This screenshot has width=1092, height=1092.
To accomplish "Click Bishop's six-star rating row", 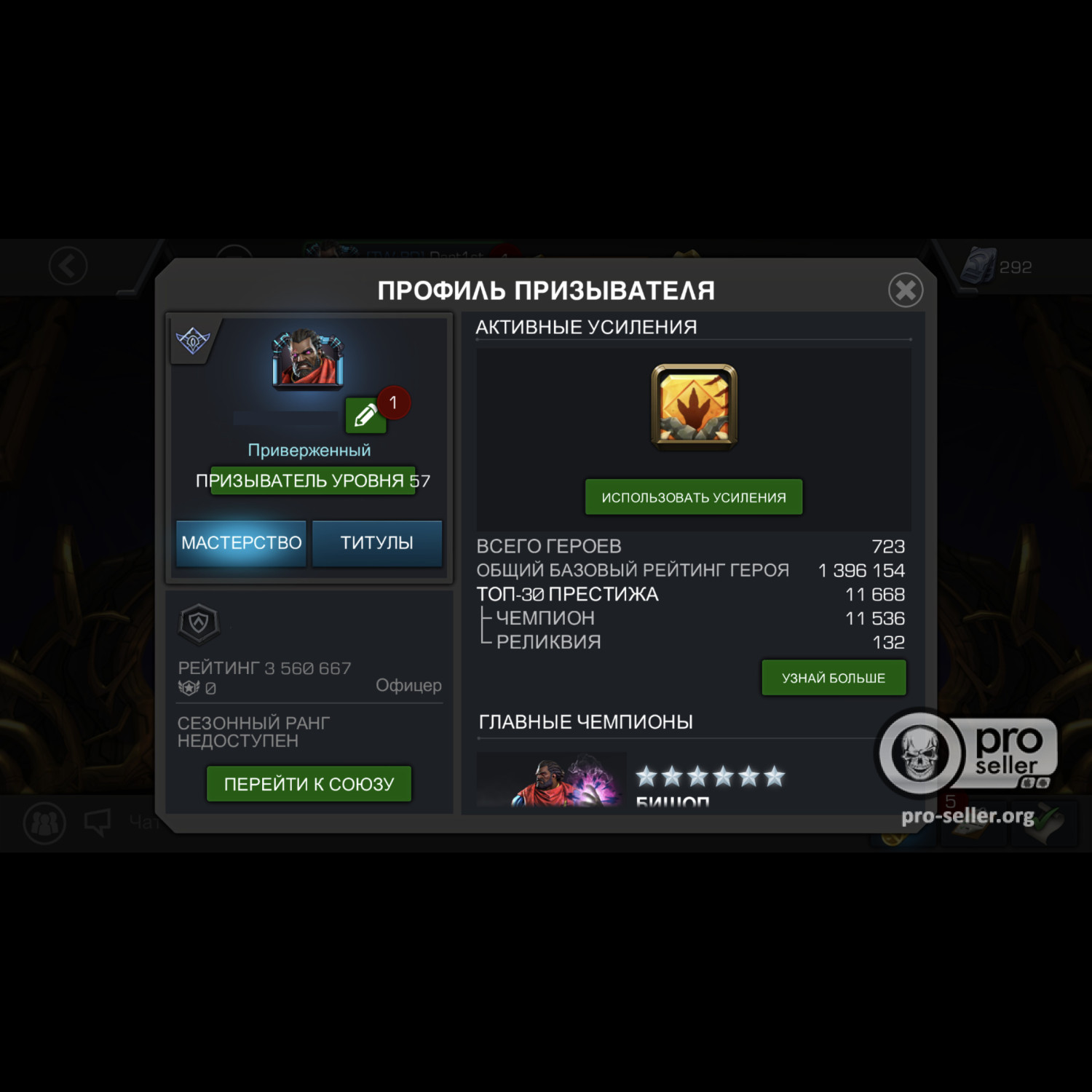I will click(x=710, y=778).
